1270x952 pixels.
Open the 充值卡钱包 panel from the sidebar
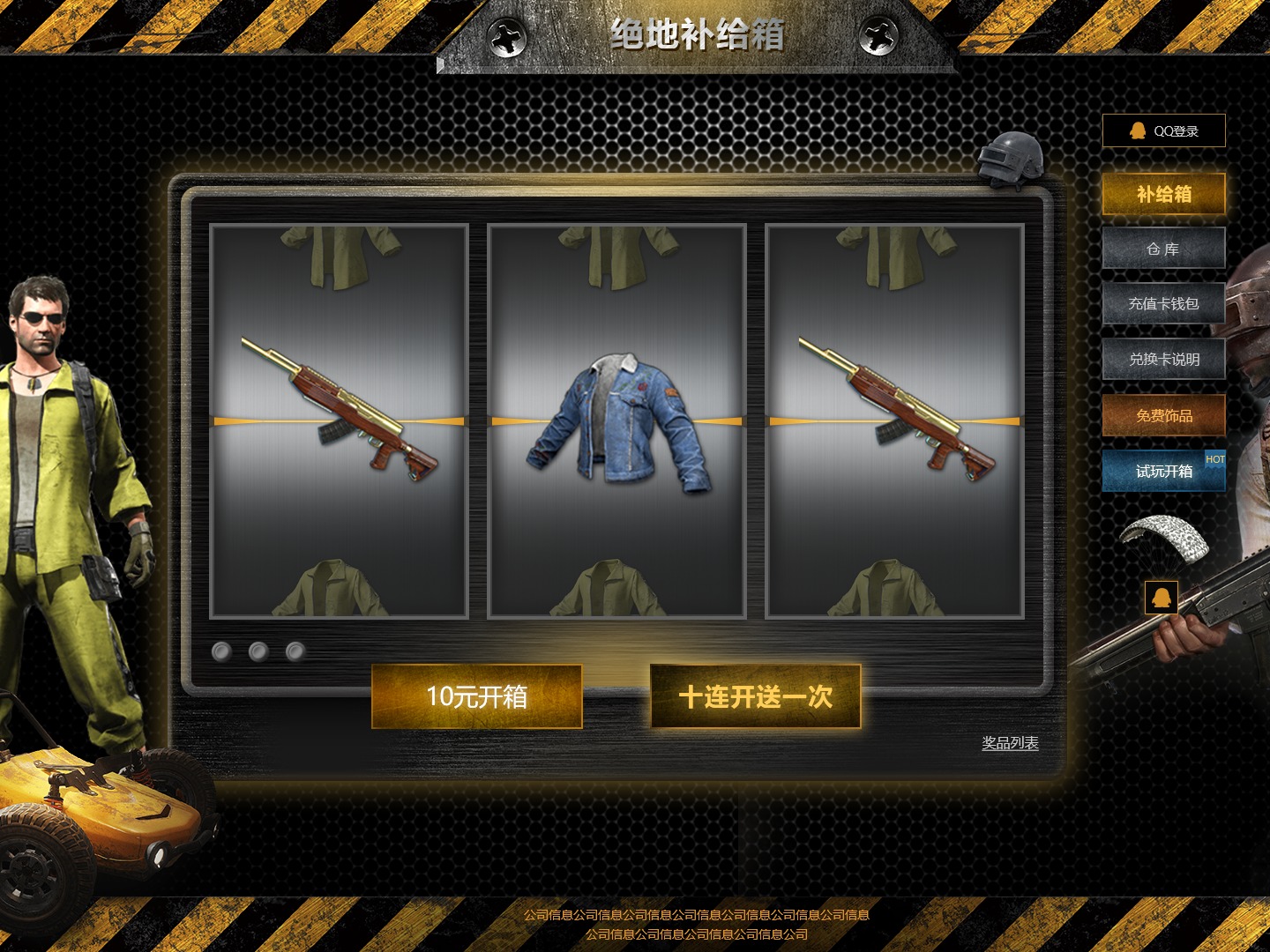(1163, 304)
